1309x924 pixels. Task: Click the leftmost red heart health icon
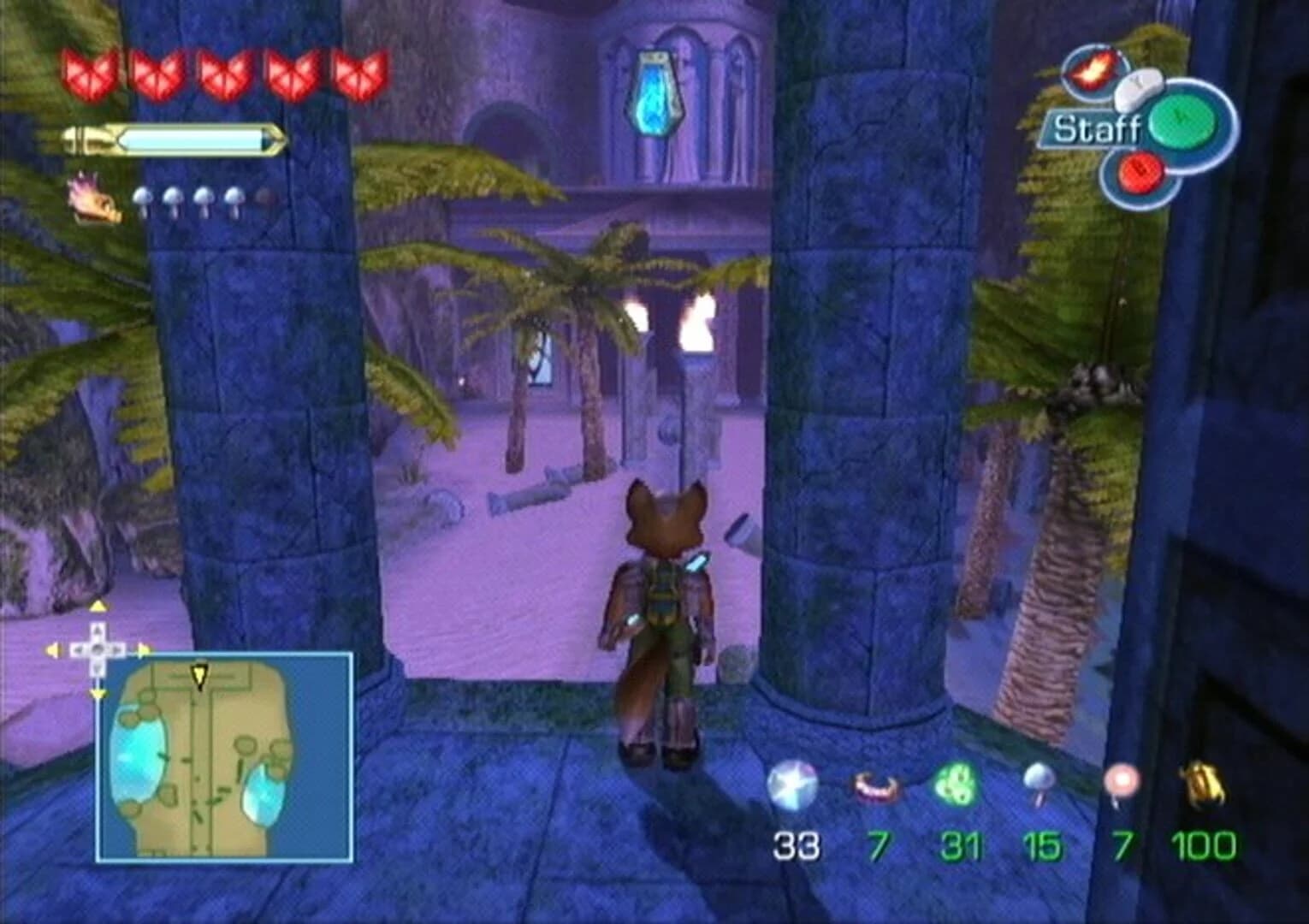(88, 73)
